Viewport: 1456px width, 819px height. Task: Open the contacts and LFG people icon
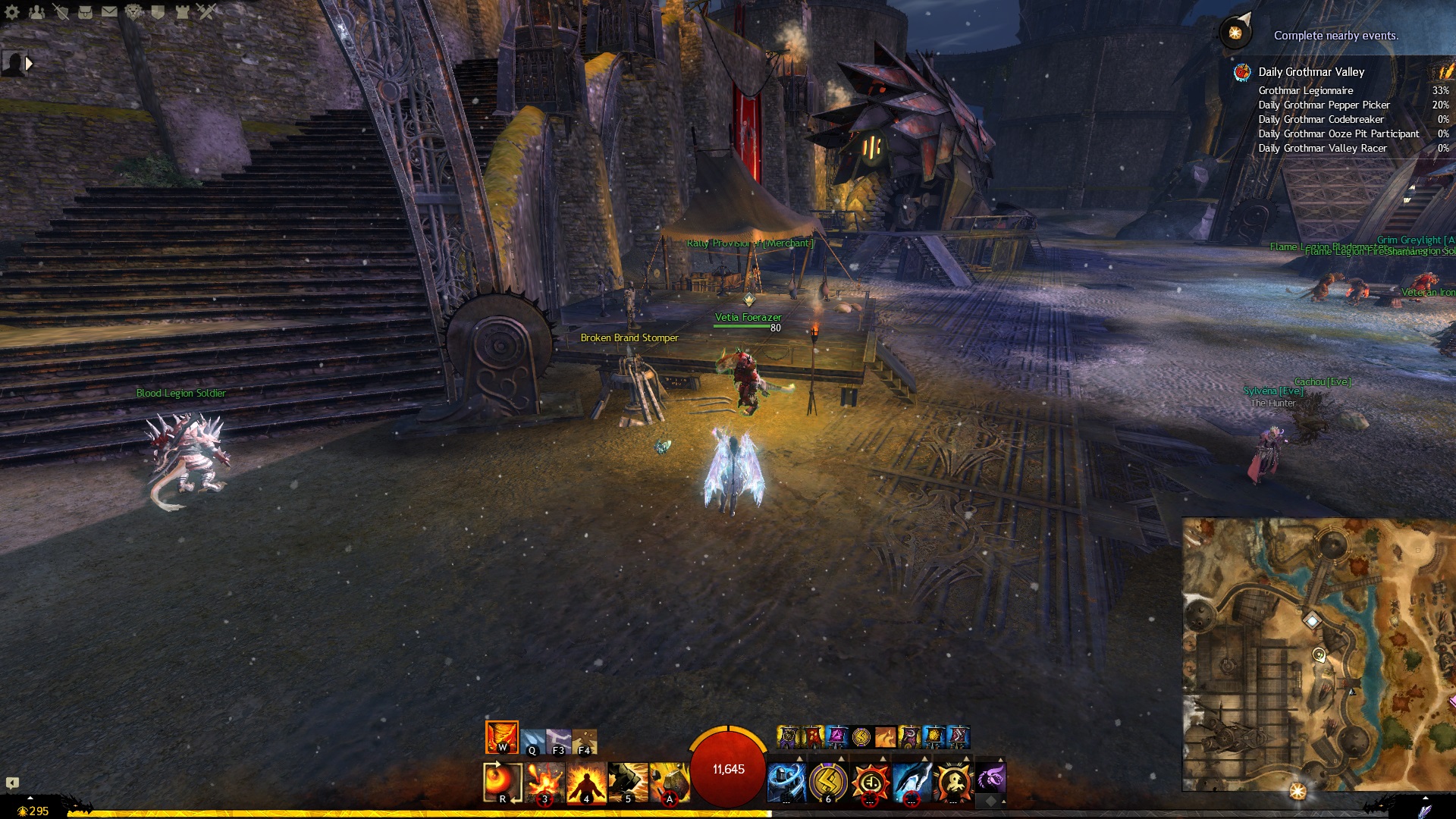[x=36, y=12]
